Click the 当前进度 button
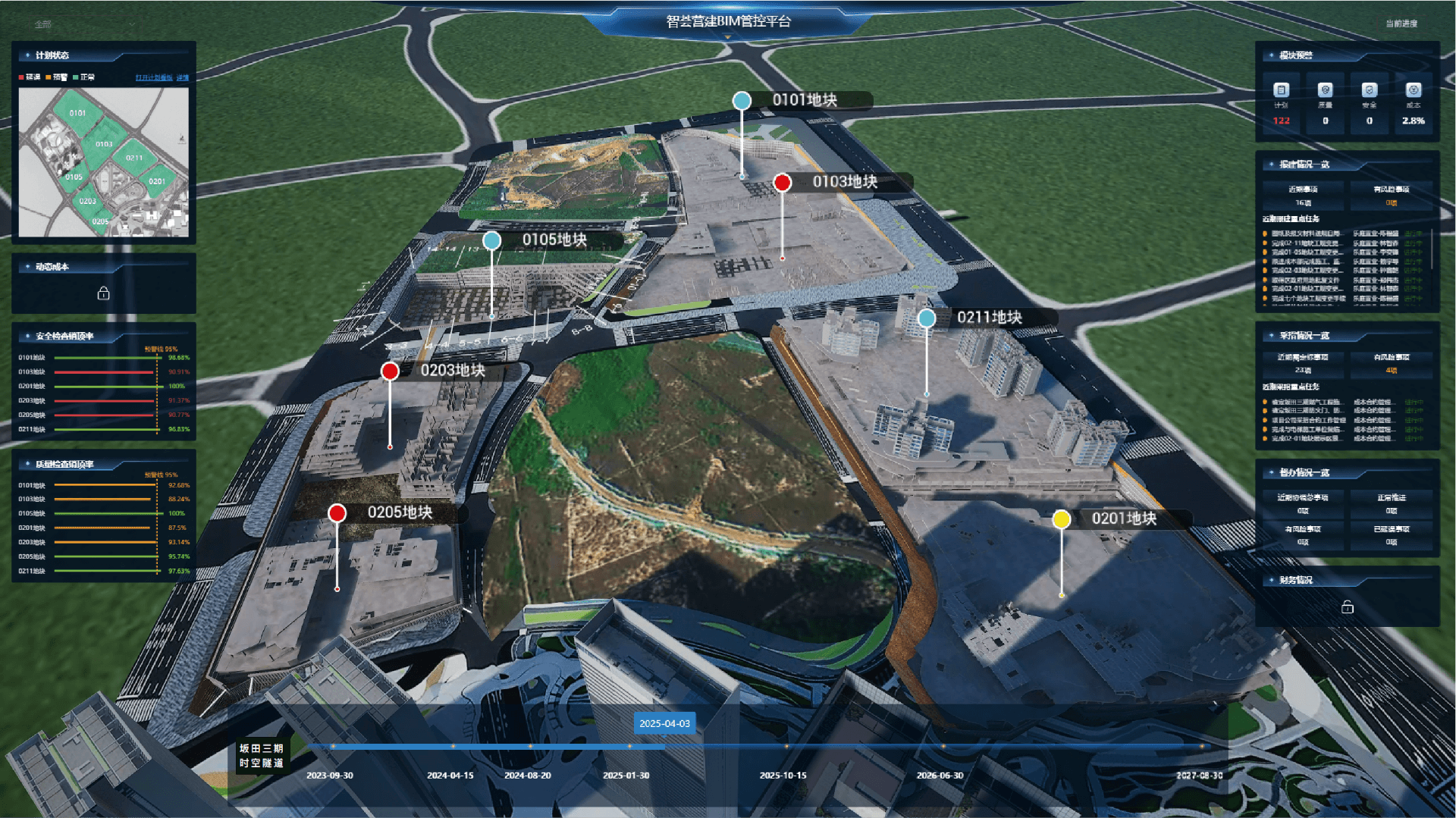 point(1401,24)
